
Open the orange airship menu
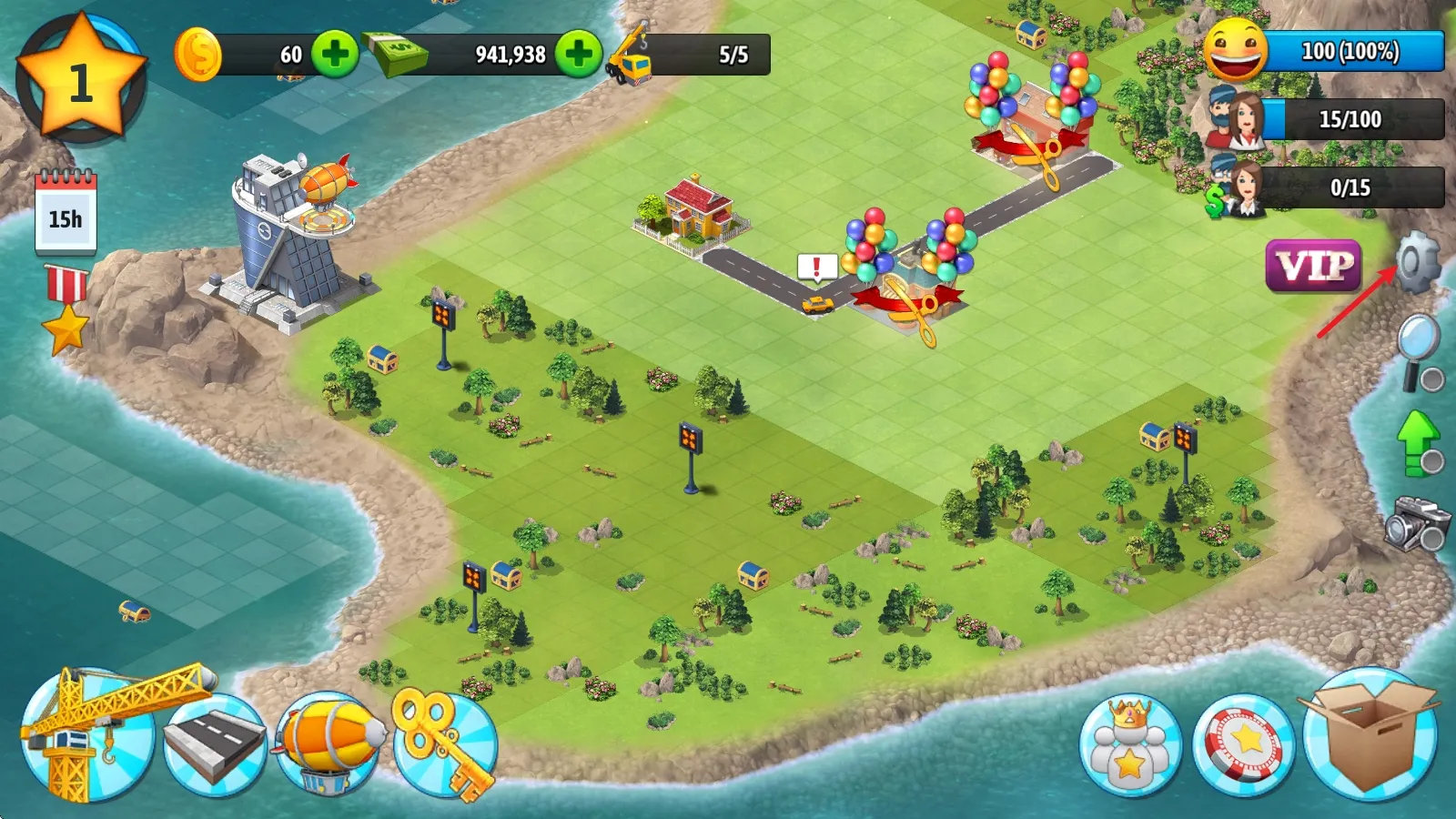pos(329,743)
